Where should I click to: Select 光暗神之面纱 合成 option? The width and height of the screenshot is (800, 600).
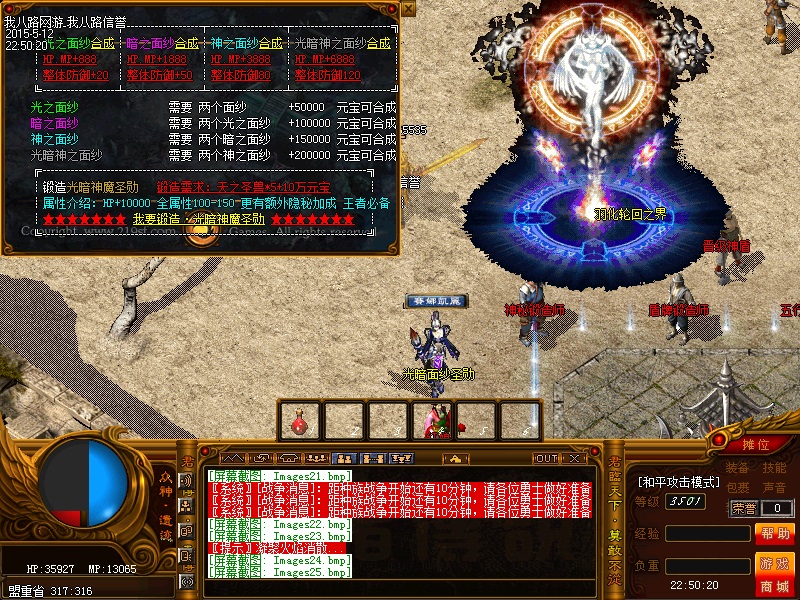tap(378, 43)
